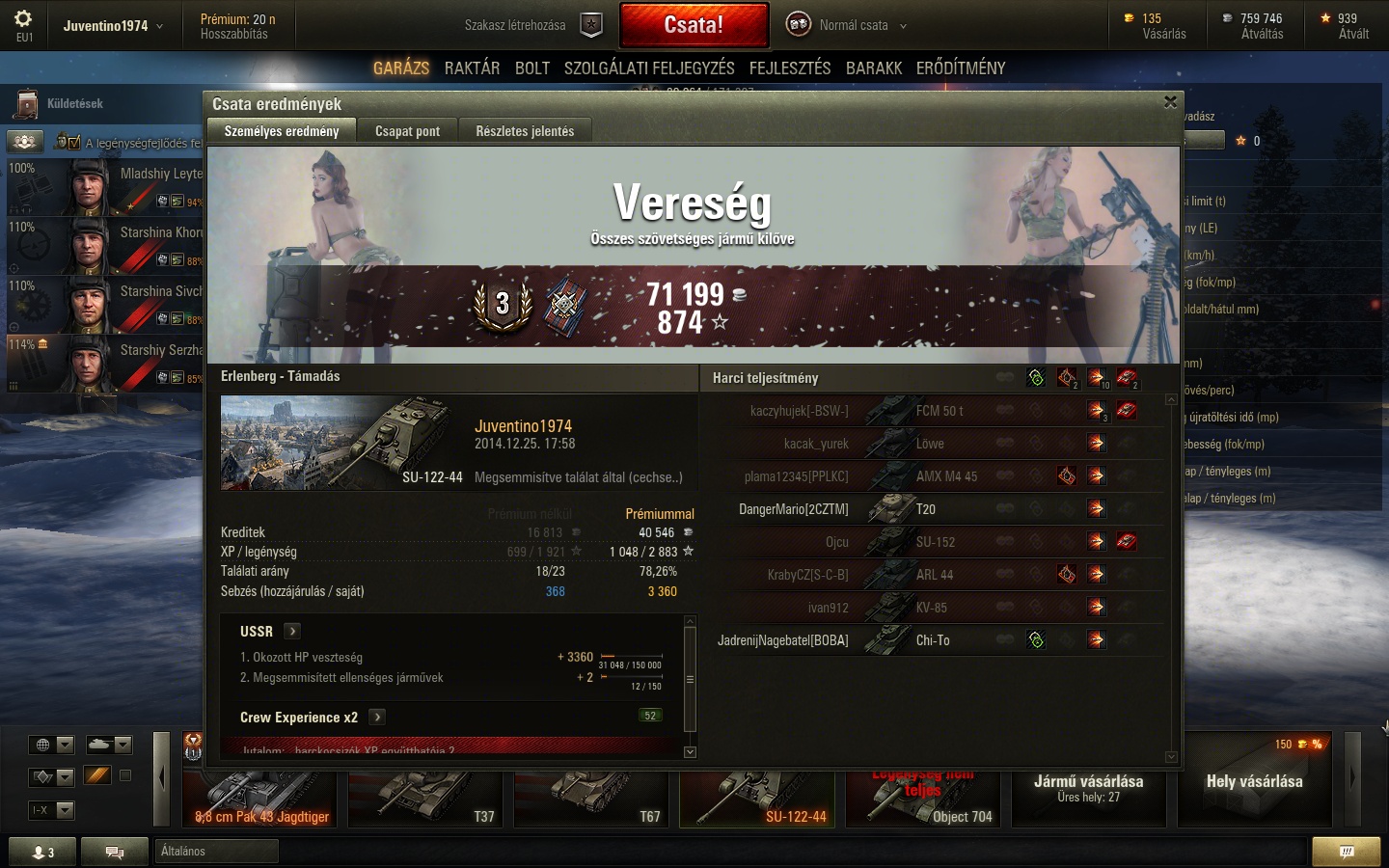Open the ERŐDÍTMÉNY menu

click(961, 68)
